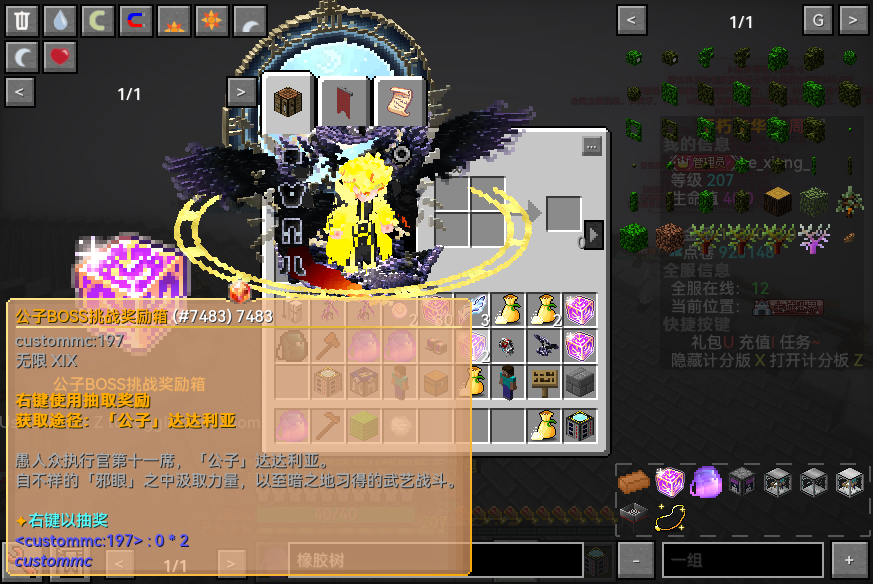Click the red heart heal button
The width and height of the screenshot is (873, 584).
(x=60, y=56)
